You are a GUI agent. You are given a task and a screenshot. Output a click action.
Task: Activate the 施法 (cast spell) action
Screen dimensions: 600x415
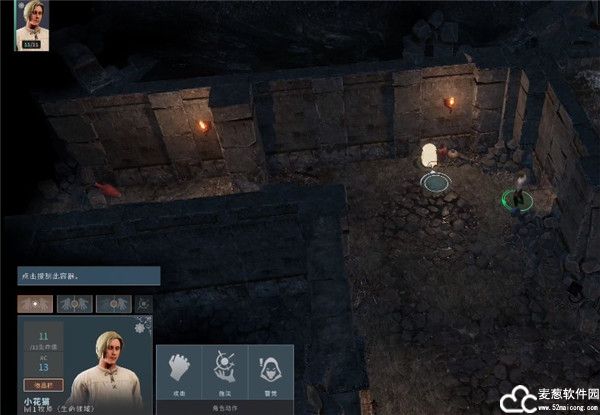tap(225, 369)
